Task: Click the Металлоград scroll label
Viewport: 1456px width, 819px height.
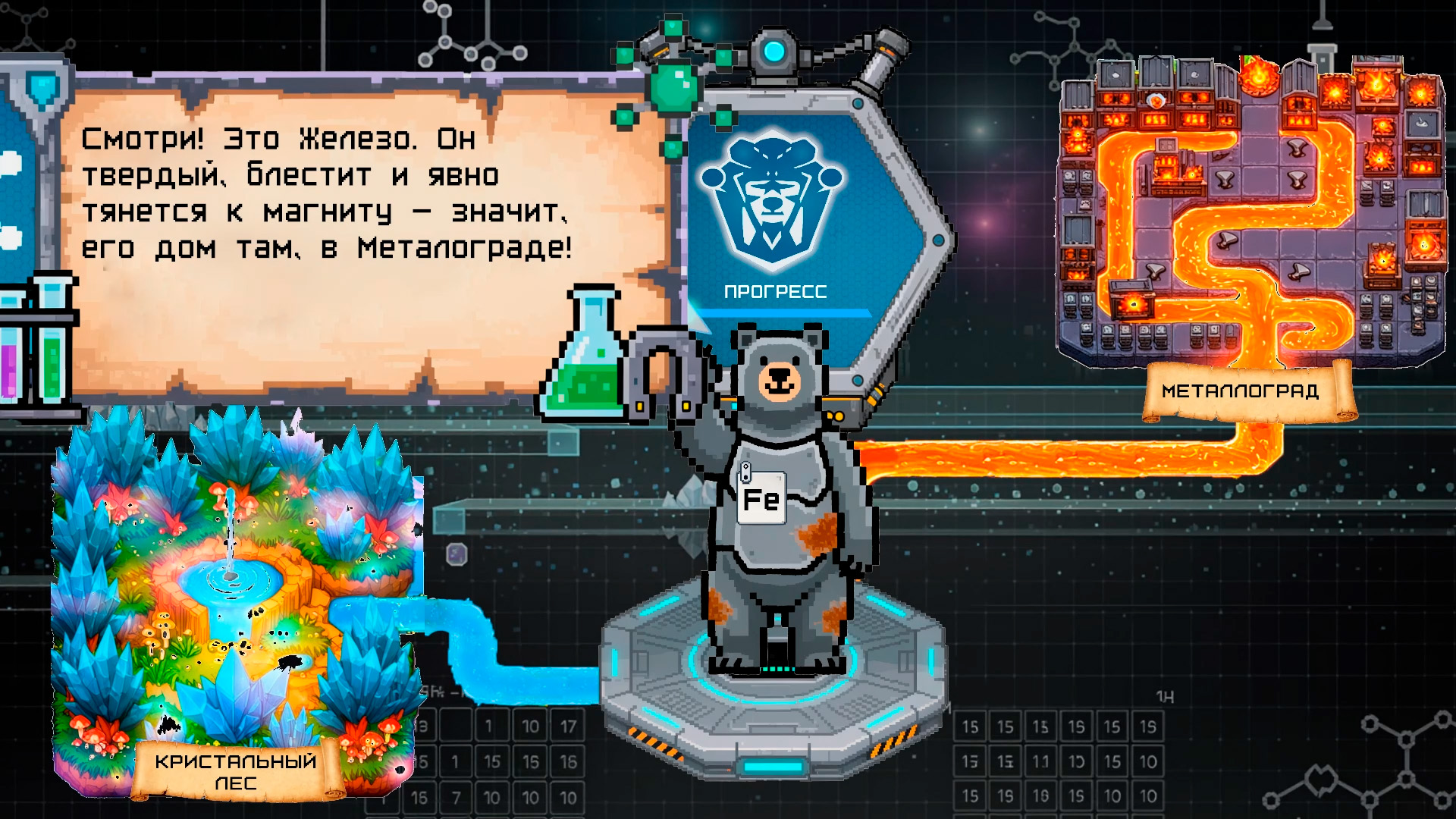Action: click(x=1241, y=392)
